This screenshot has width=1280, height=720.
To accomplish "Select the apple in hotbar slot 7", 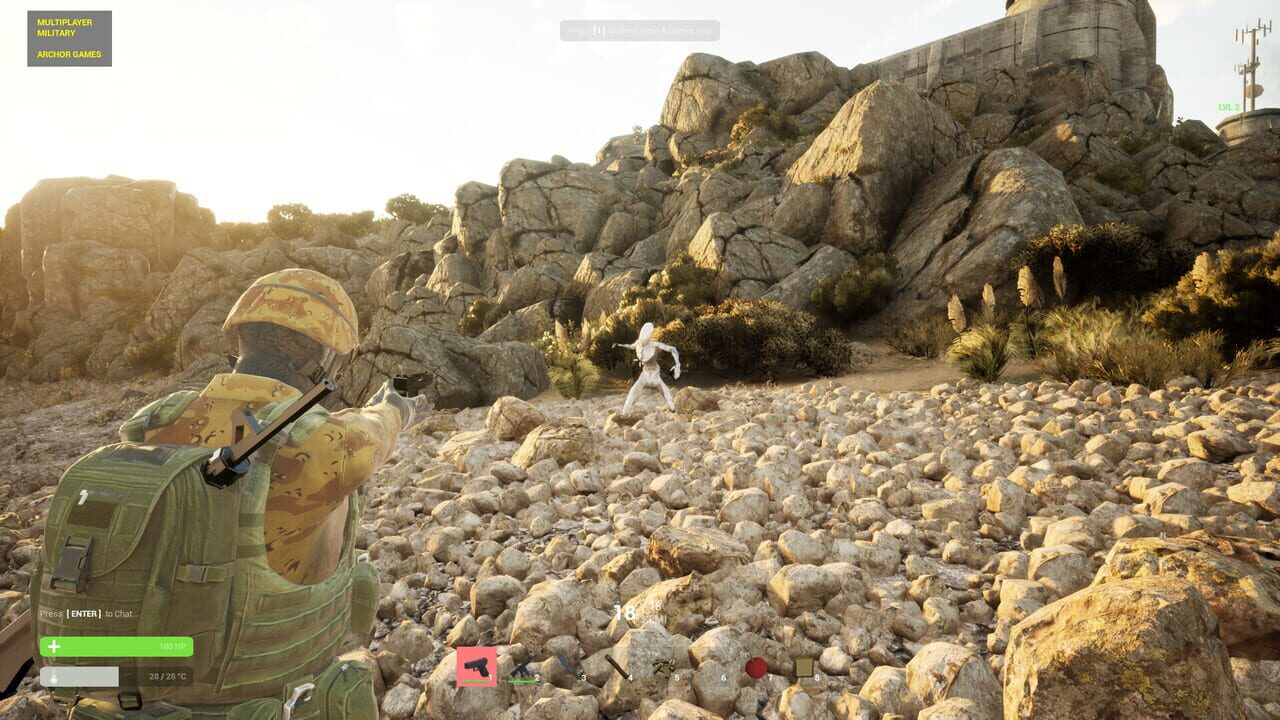I will pyautogui.click(x=757, y=664).
